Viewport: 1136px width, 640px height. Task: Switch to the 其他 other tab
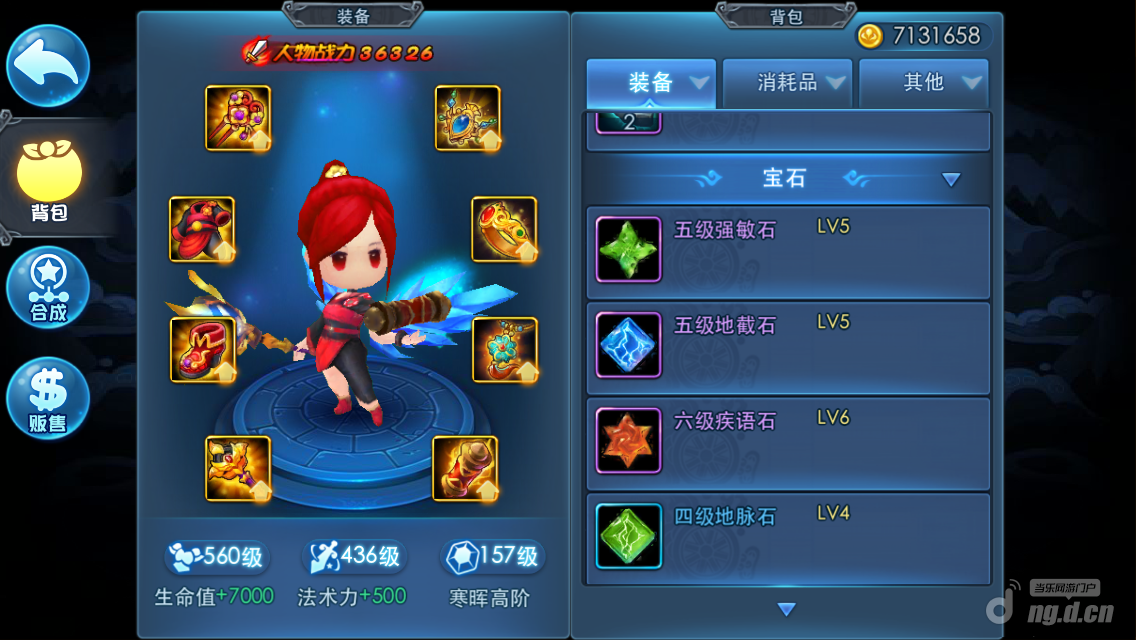click(924, 83)
